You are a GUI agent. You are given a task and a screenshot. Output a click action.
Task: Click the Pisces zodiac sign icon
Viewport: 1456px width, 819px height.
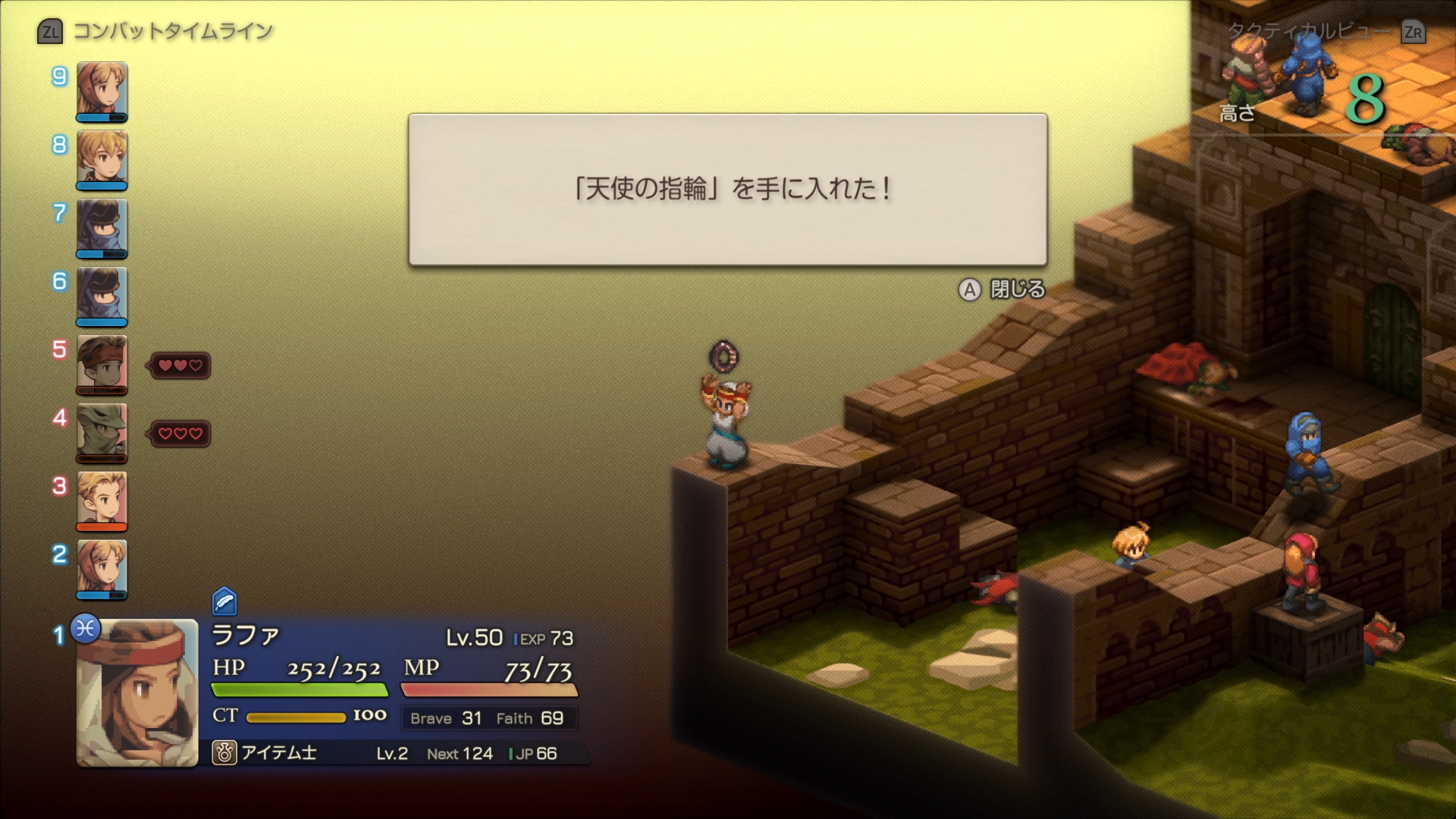[x=86, y=629]
